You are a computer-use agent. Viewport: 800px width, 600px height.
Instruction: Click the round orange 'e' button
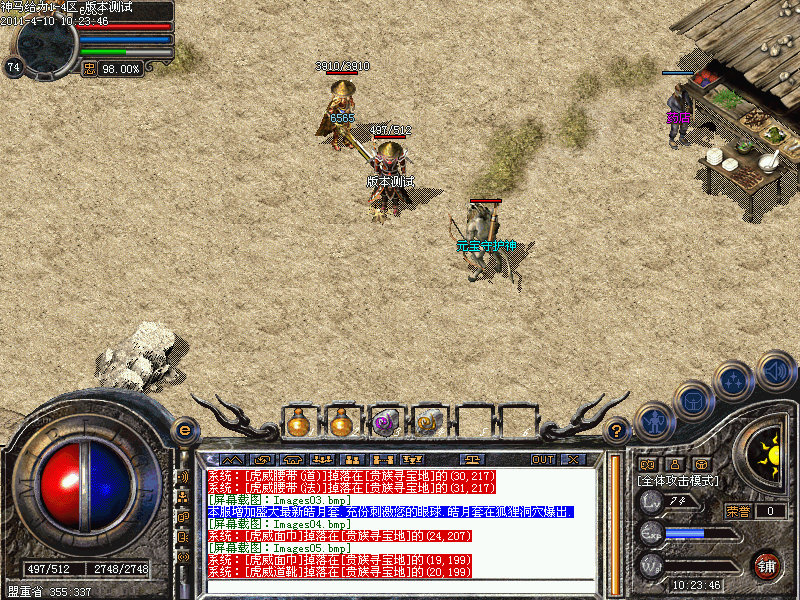point(183,430)
